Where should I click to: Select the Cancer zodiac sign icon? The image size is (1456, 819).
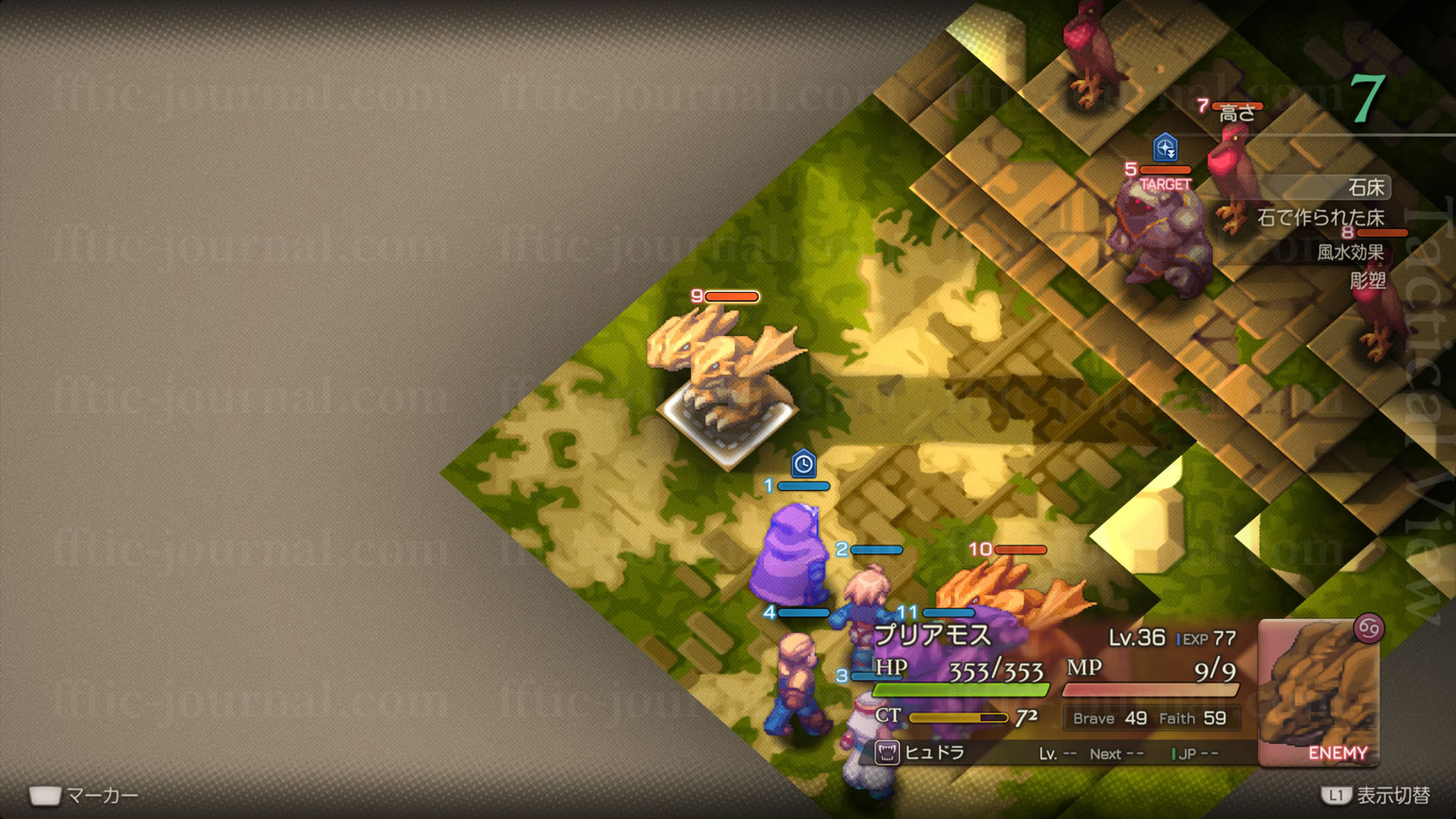coord(1368,628)
